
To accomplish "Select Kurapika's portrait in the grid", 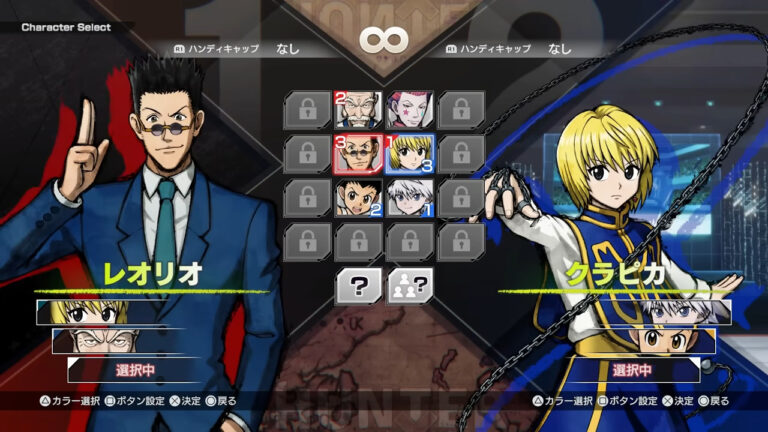I will click(x=409, y=154).
